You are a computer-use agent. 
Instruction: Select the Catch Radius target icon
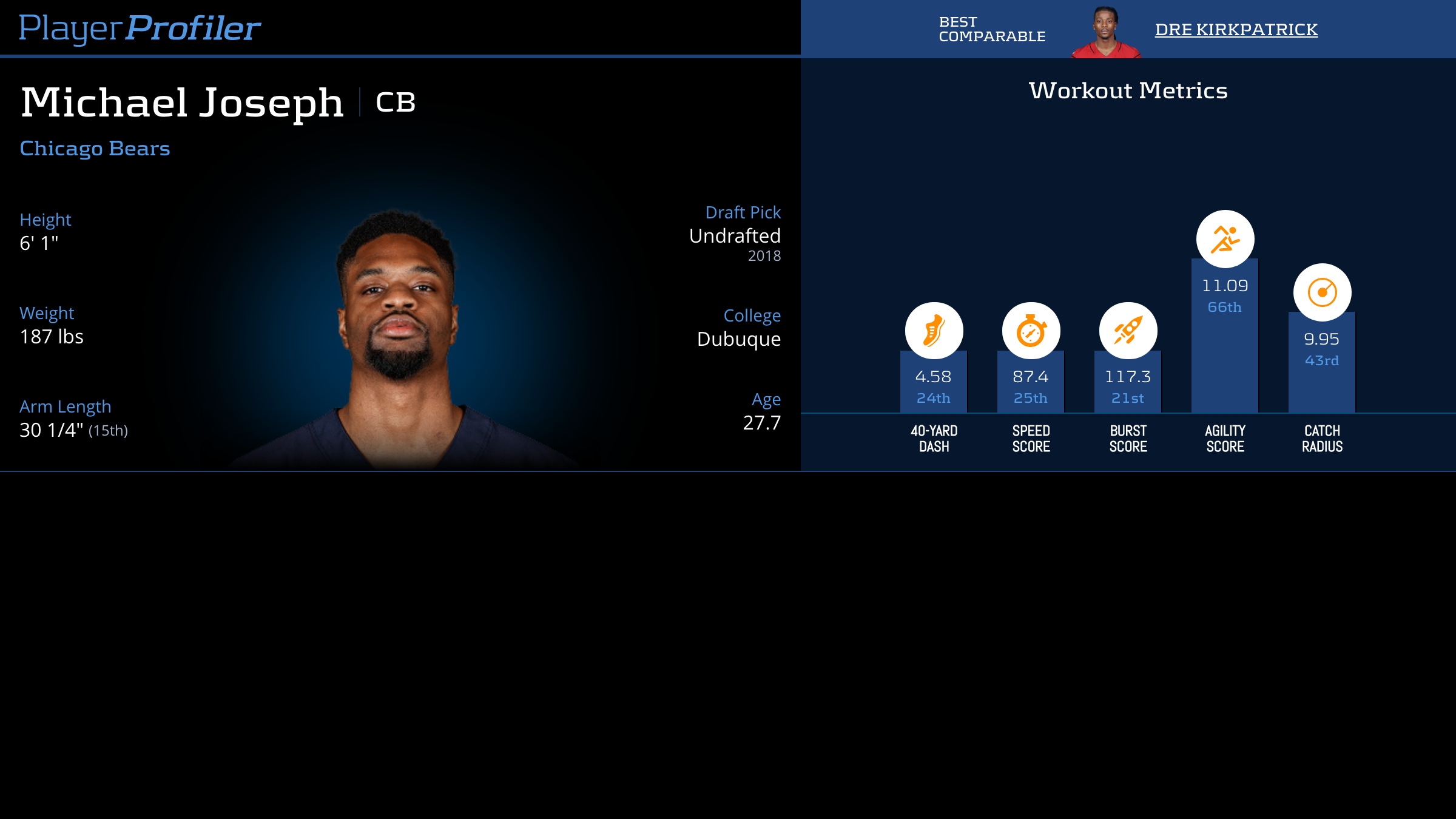coord(1322,292)
